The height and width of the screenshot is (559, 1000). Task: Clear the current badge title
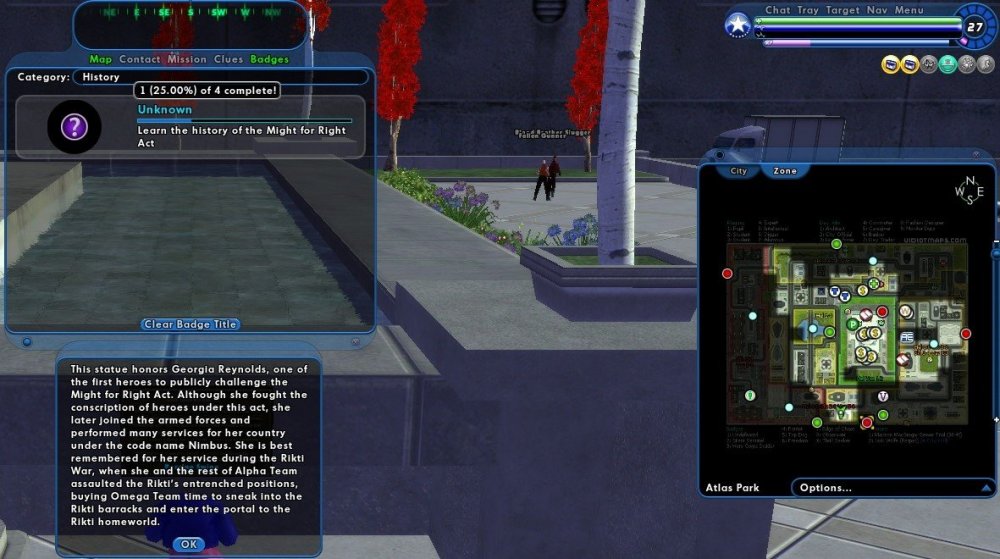click(191, 324)
